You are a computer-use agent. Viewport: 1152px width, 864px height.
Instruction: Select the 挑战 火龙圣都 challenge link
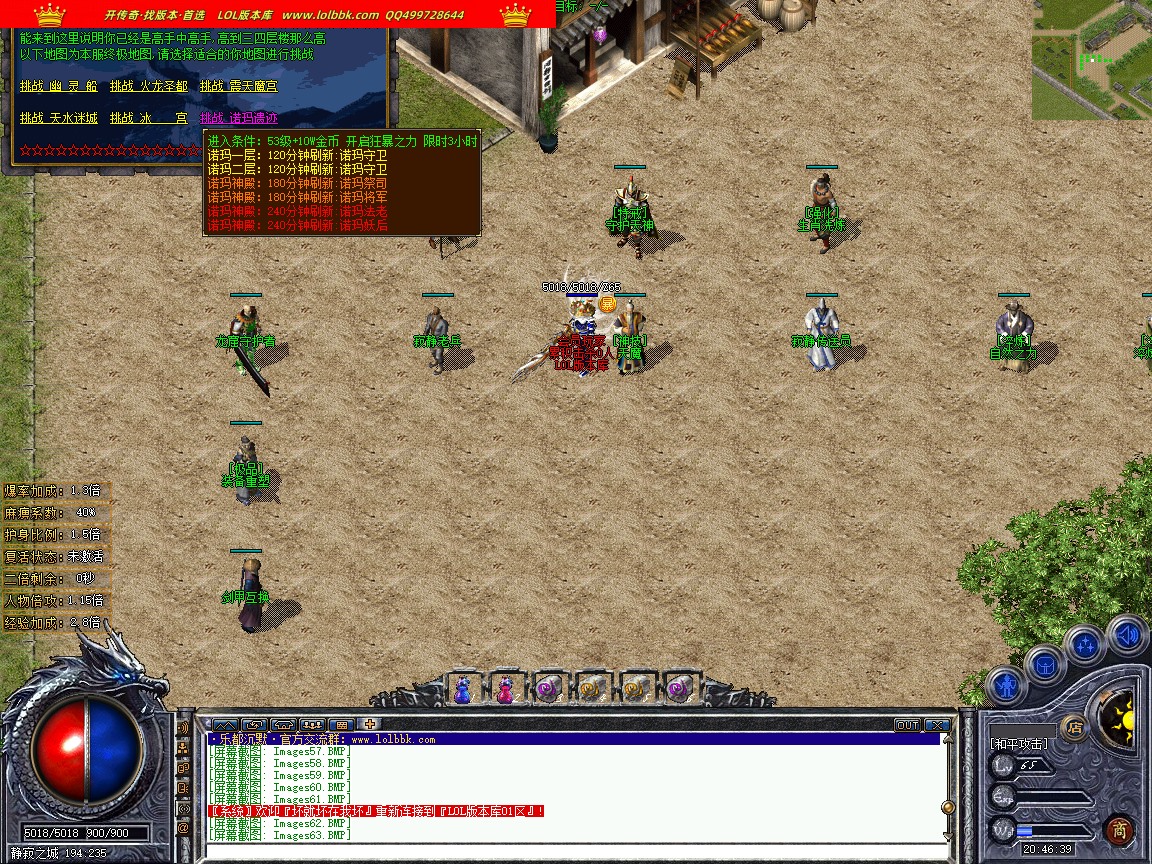148,87
